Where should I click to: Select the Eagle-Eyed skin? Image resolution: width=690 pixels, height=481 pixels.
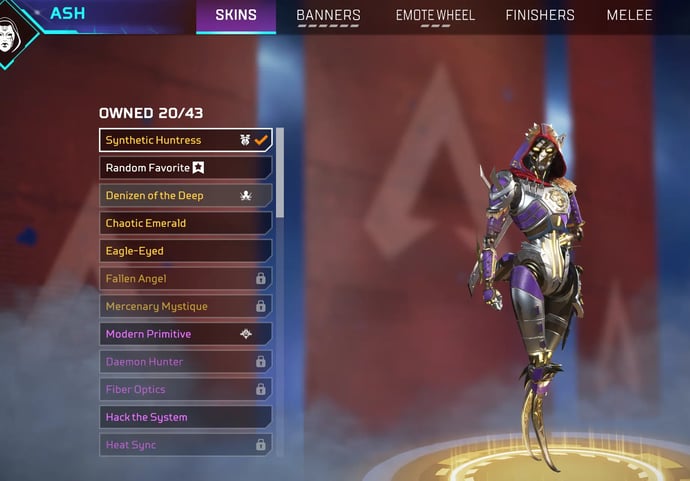(185, 251)
